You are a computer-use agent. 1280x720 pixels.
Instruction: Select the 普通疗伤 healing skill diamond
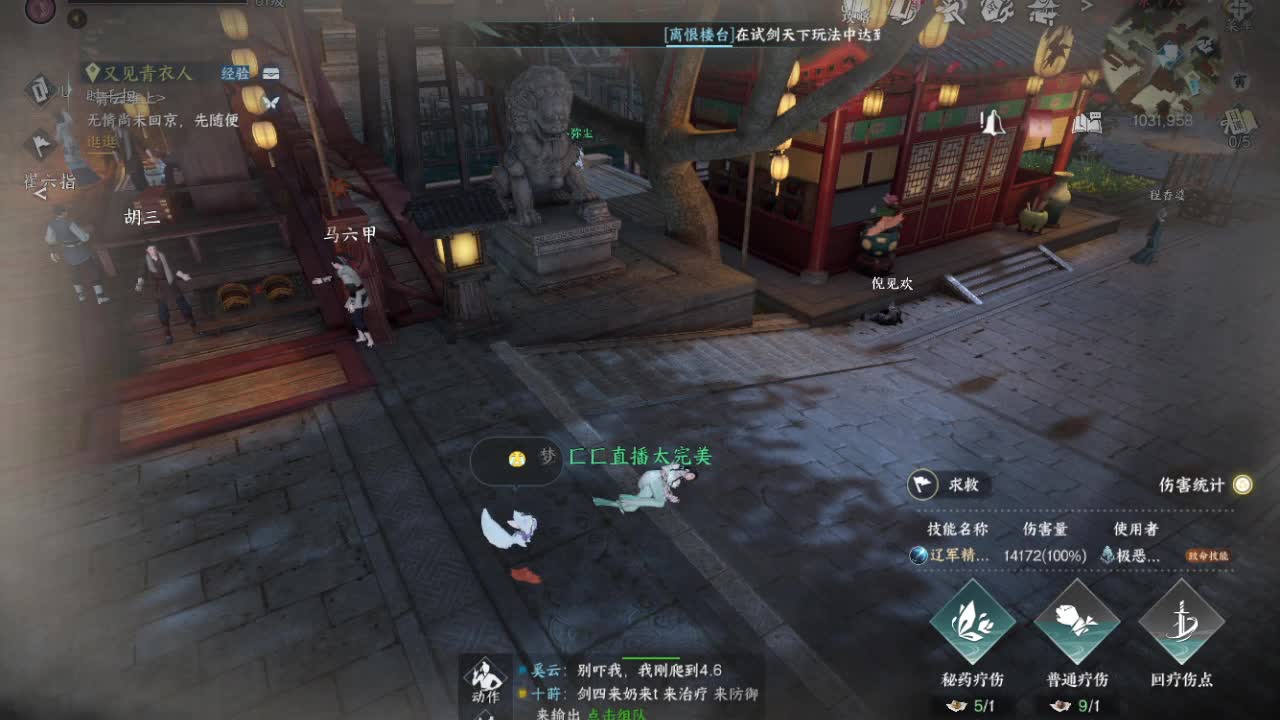tap(1075, 622)
